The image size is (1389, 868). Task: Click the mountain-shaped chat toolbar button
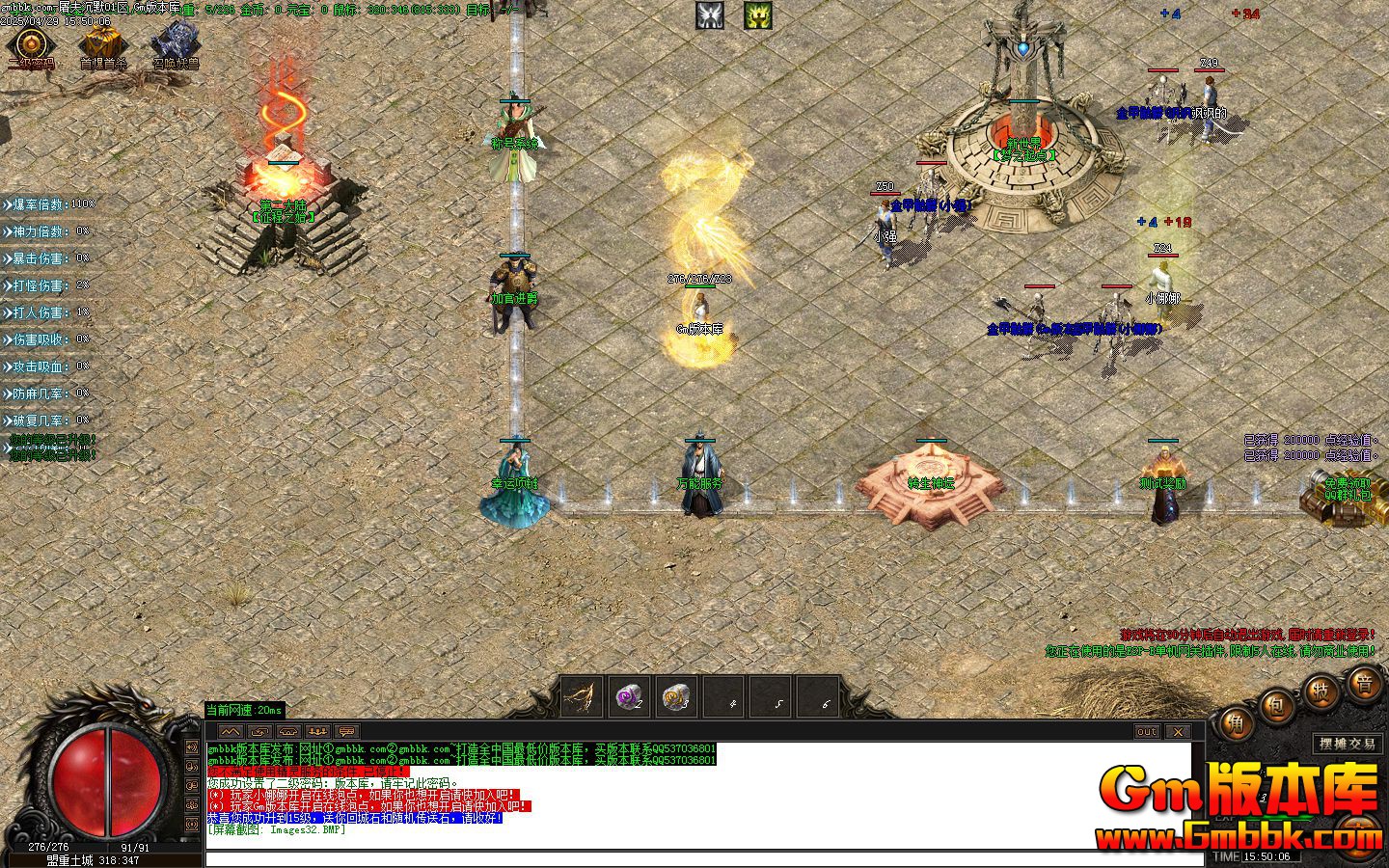coord(230,731)
